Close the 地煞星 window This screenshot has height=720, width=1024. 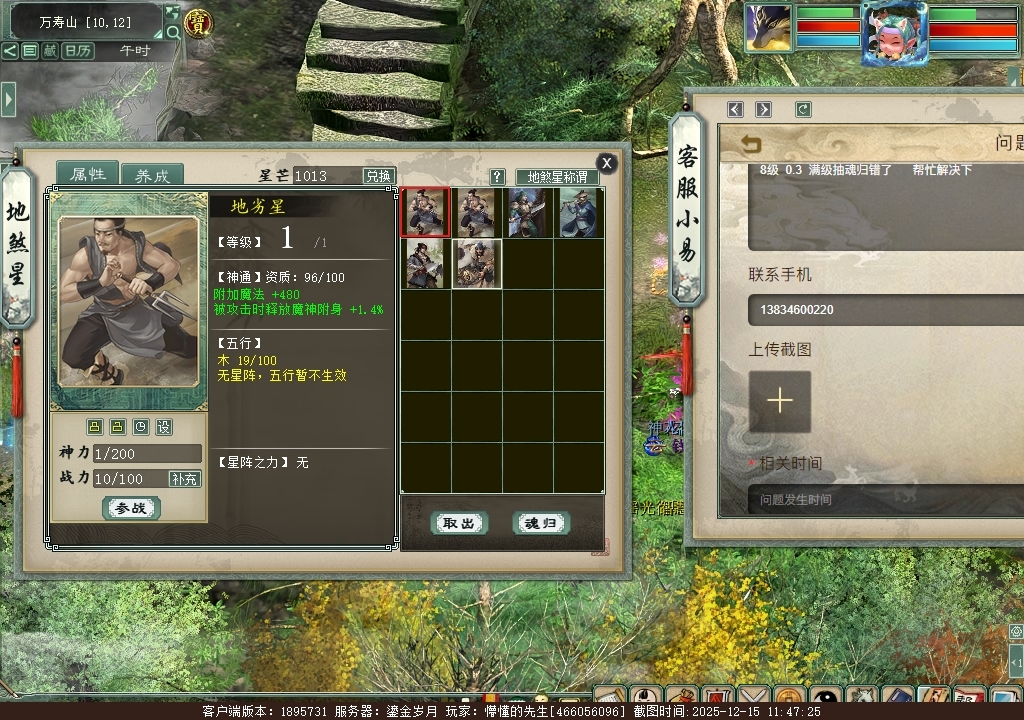coord(606,163)
